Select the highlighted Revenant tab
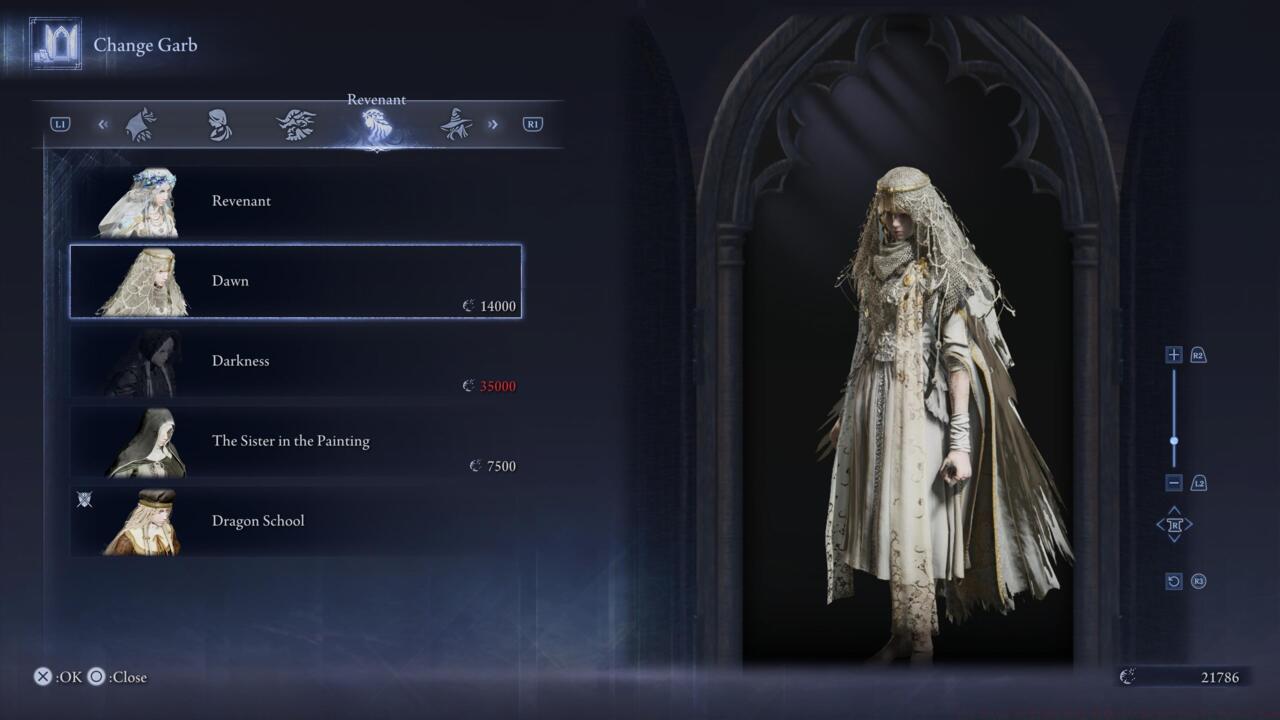The image size is (1280, 720). [x=376, y=125]
